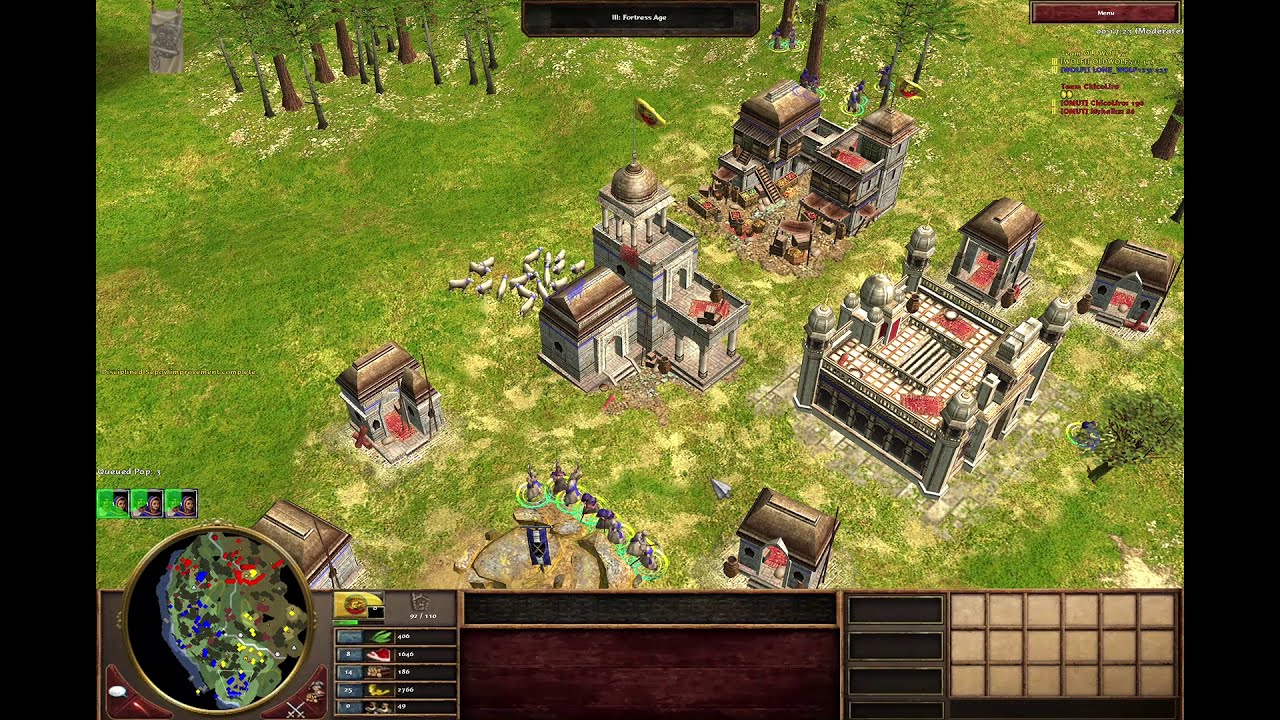Select the hanging grey hero banner
The width and height of the screenshot is (1280, 720).
166,40
